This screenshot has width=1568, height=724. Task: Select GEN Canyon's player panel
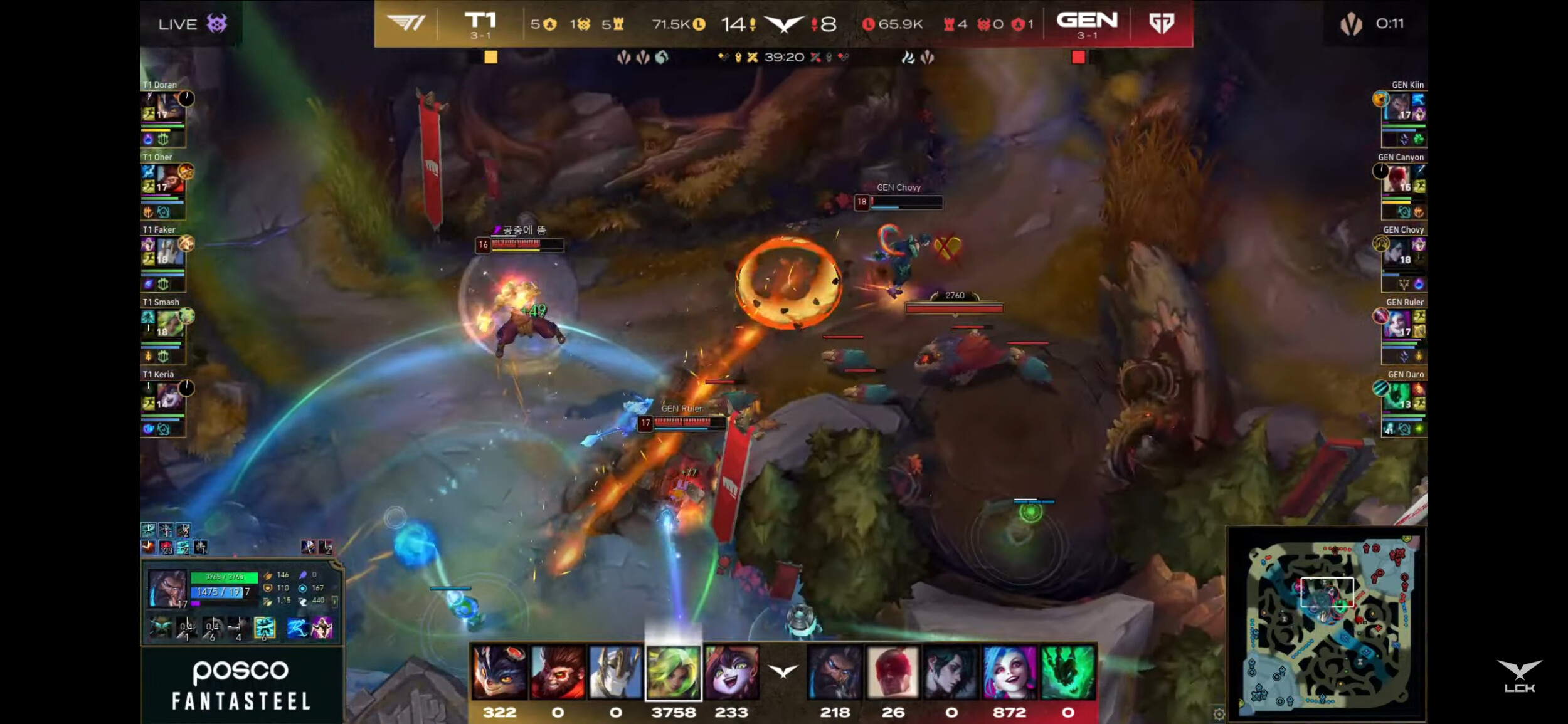point(1402,186)
